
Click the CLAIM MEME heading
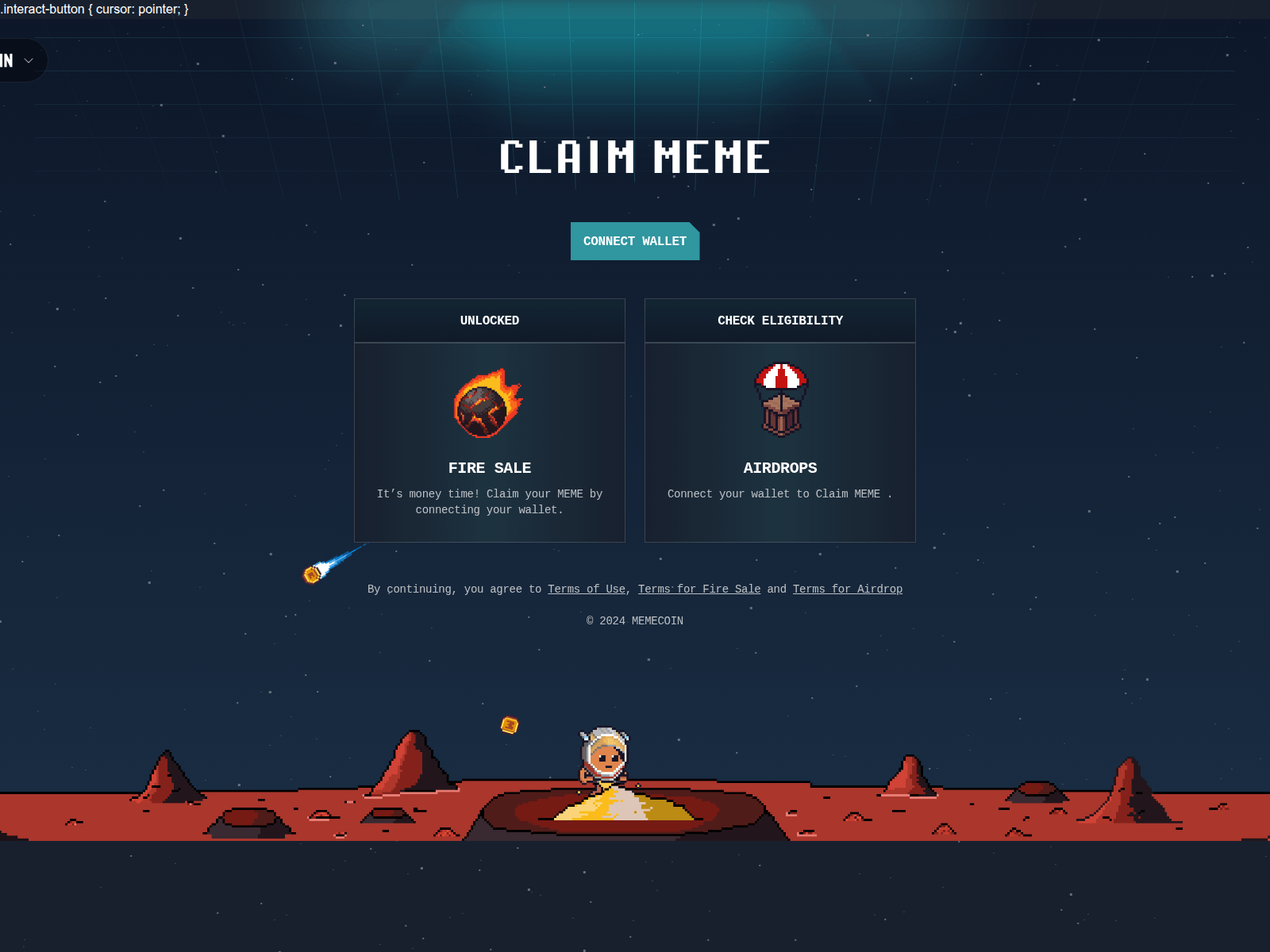coord(635,157)
